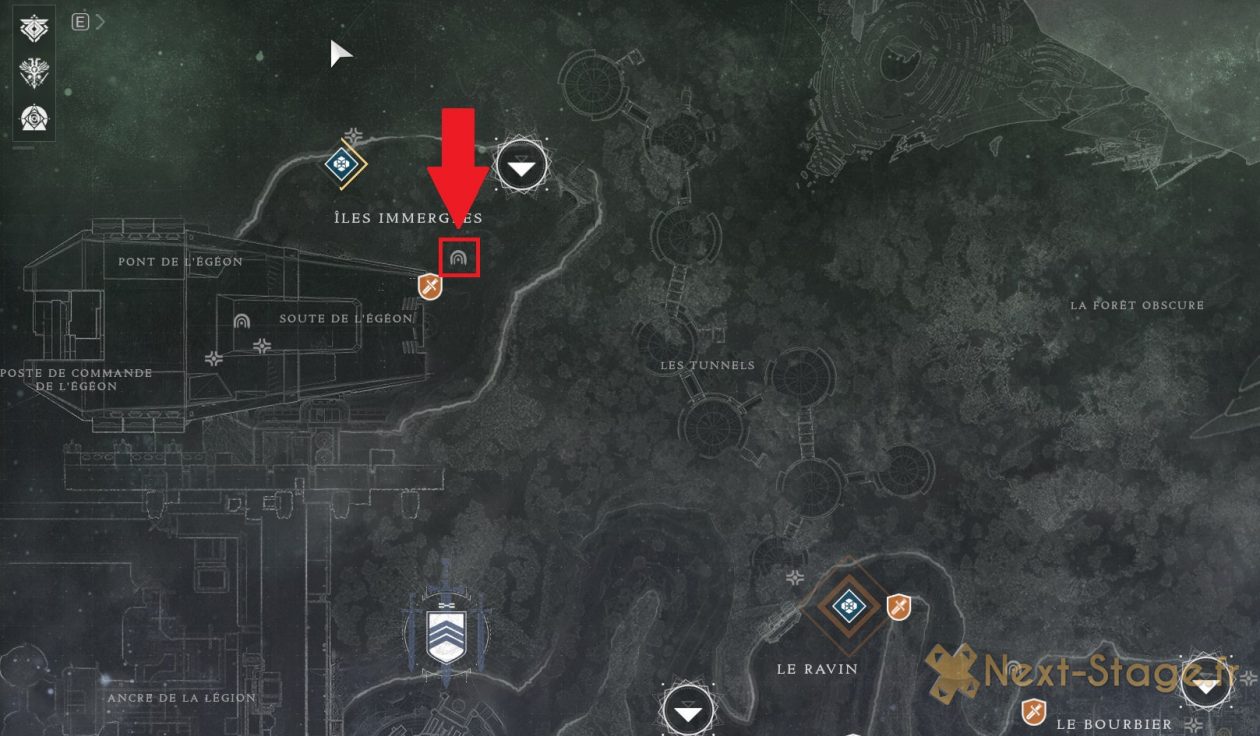
Task: Expand the milestone panel arrow
Action: pyautogui.click(x=100, y=22)
